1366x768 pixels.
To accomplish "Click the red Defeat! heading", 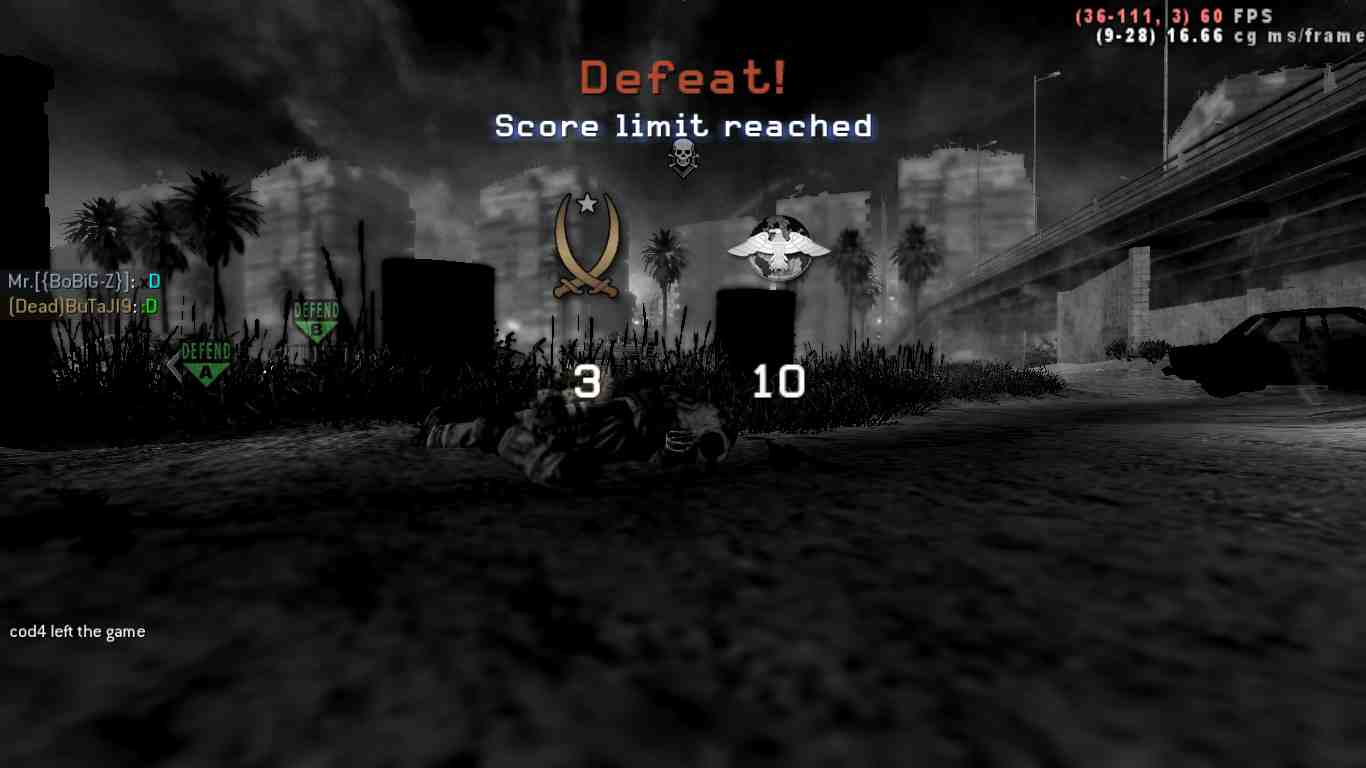I will point(683,78).
